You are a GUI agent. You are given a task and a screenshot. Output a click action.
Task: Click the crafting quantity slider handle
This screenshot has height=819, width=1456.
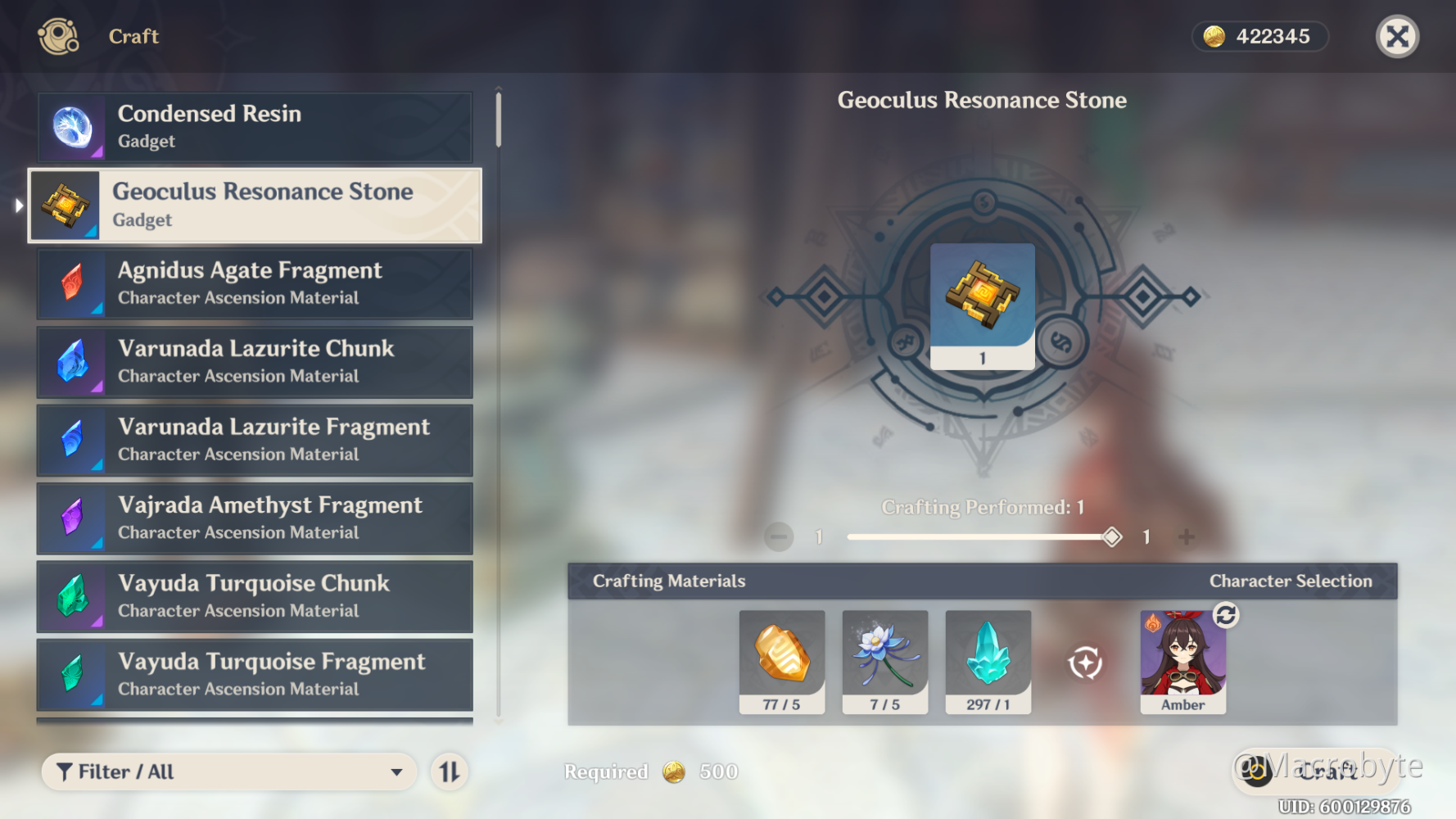pyautogui.click(x=1111, y=537)
